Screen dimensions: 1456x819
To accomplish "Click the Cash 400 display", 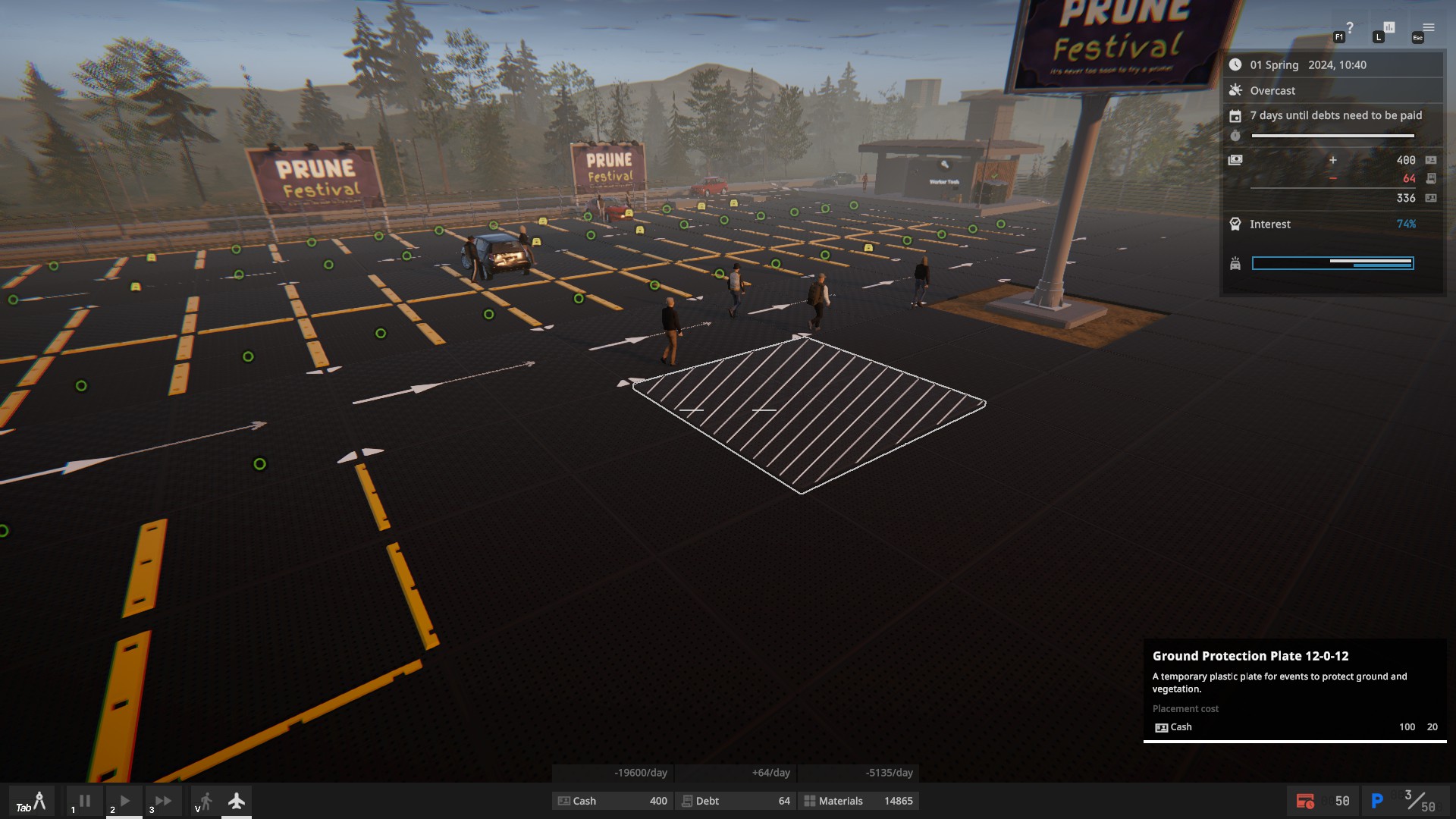I will pyautogui.click(x=613, y=801).
